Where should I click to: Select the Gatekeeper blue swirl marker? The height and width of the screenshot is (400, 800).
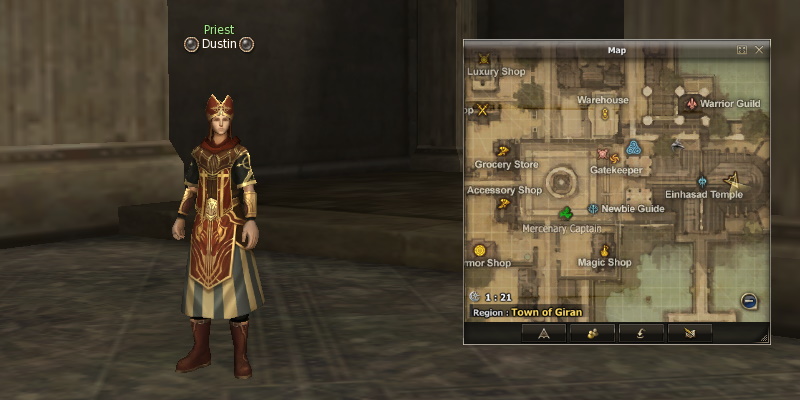632,149
